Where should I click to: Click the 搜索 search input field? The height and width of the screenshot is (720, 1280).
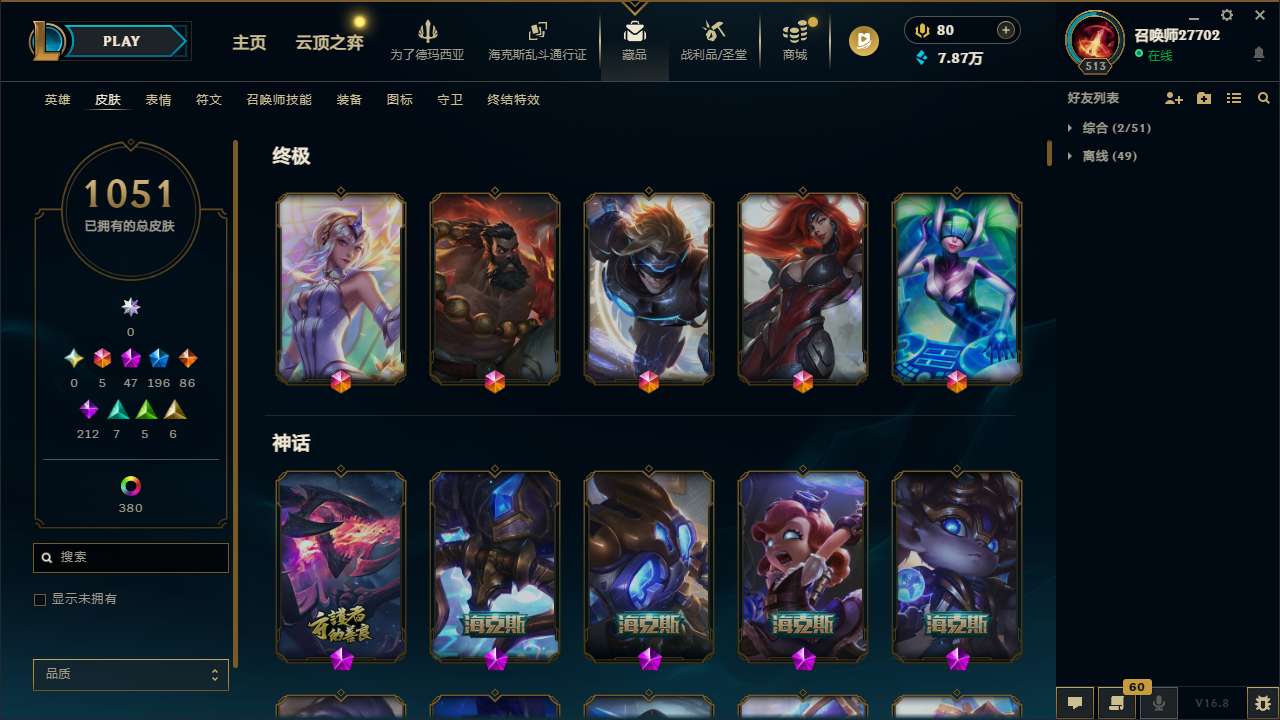coord(130,557)
